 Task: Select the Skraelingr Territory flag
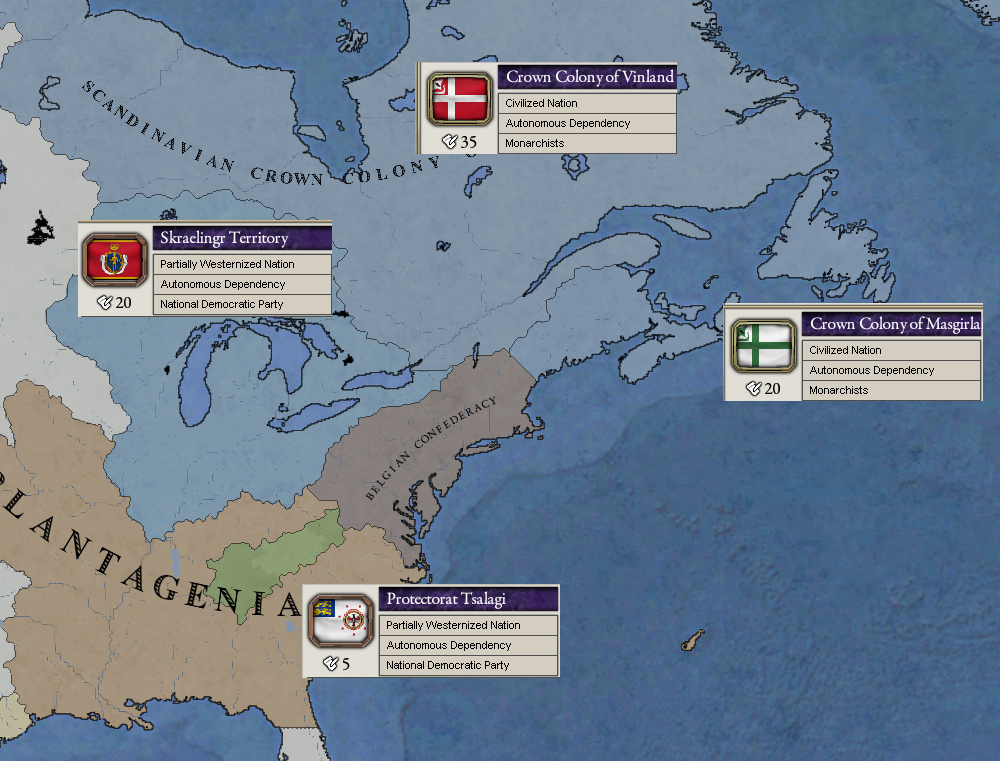115,260
